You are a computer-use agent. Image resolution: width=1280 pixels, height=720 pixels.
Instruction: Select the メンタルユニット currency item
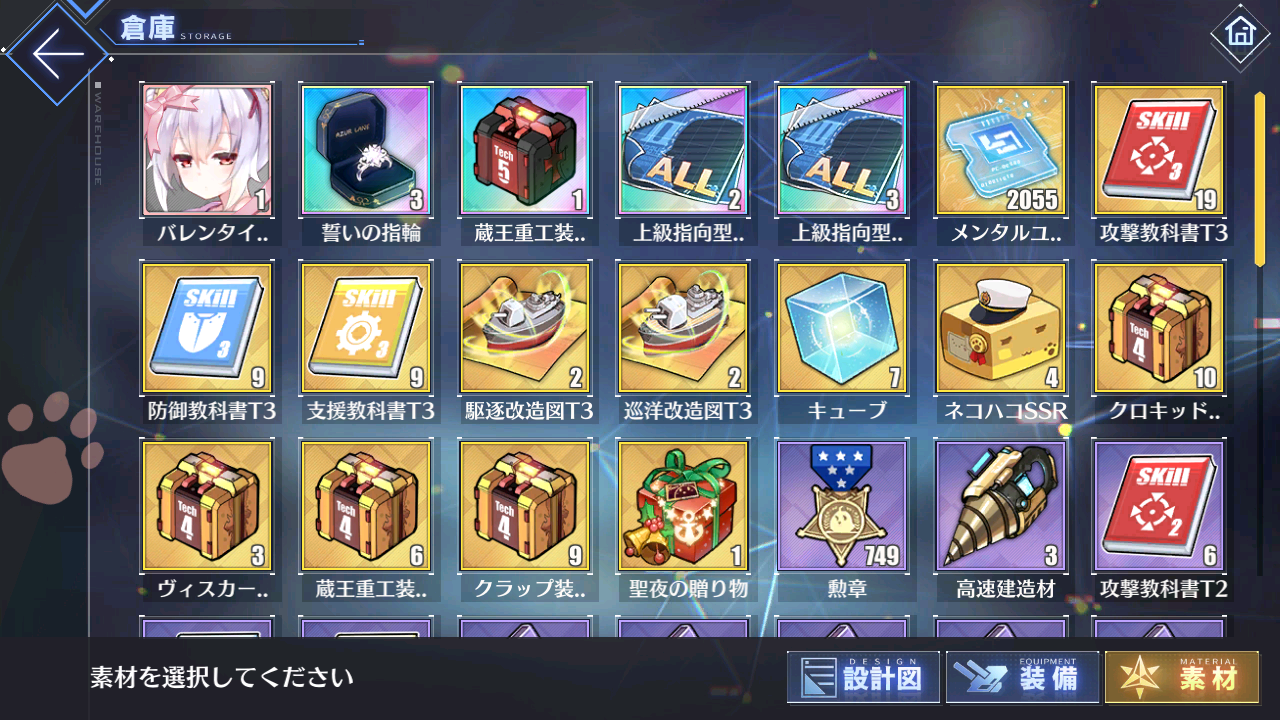point(1000,150)
